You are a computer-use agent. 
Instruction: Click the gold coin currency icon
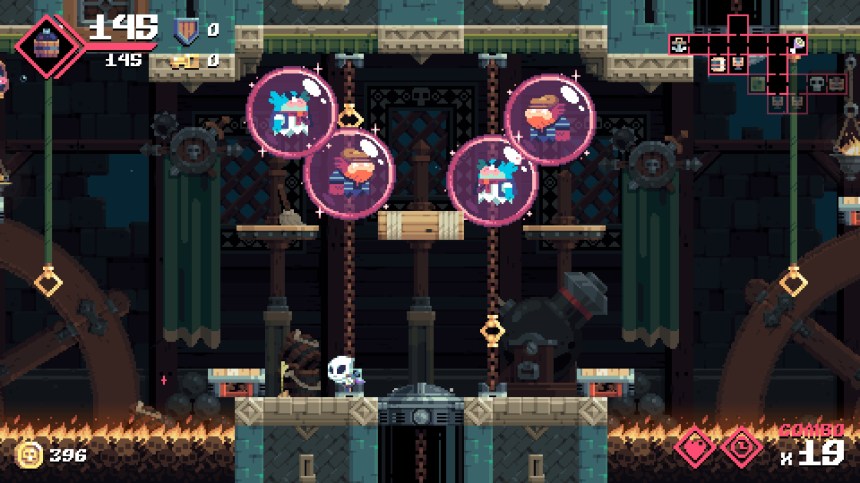click(x=28, y=454)
